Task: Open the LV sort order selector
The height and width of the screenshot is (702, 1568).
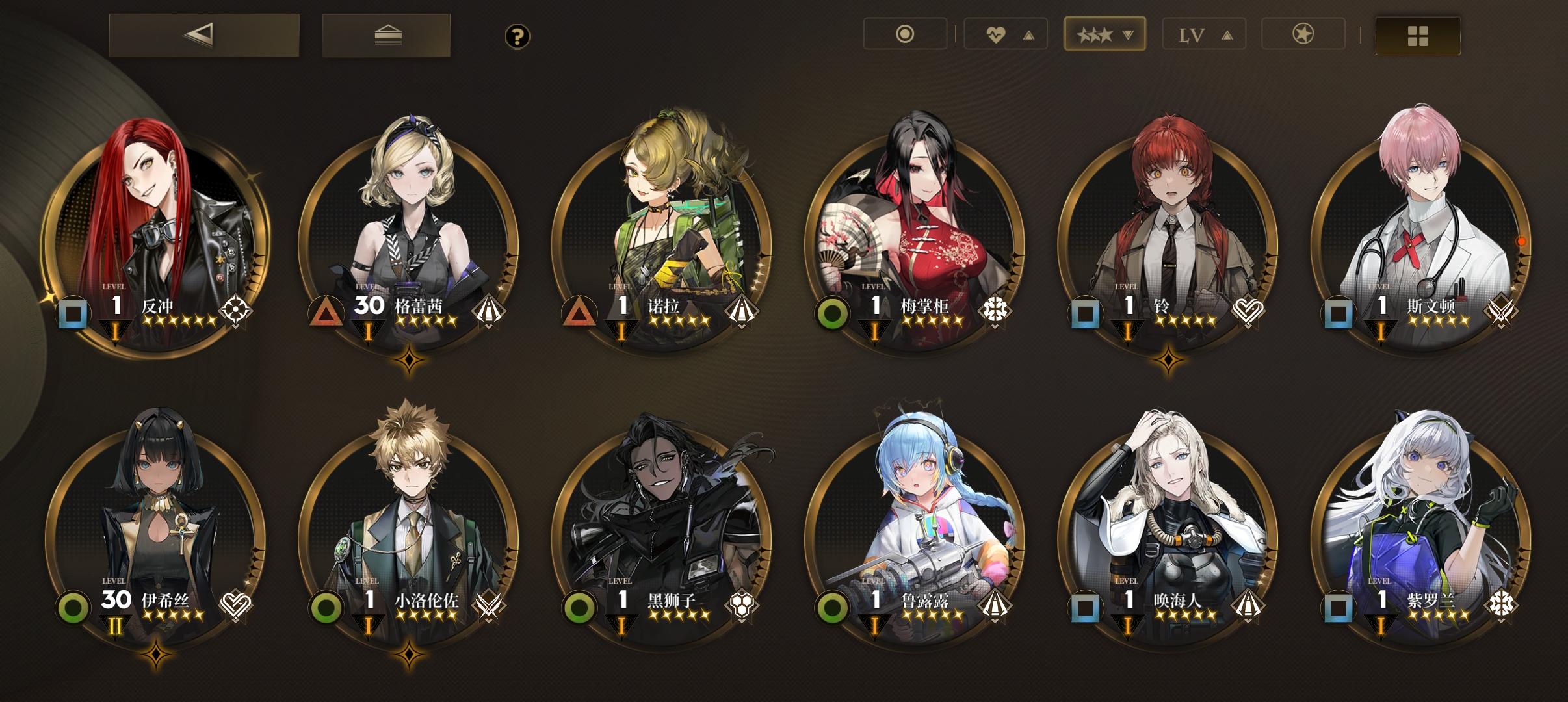Action: (1204, 34)
